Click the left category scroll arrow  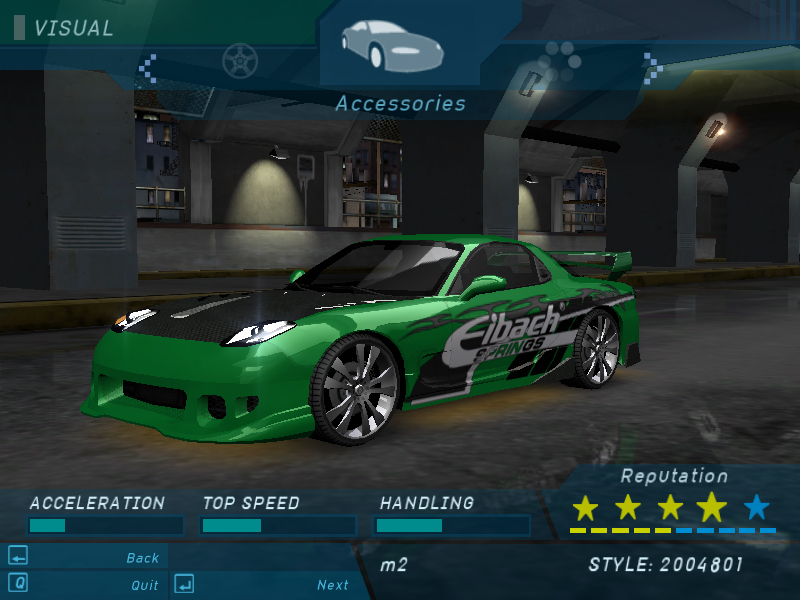(148, 68)
